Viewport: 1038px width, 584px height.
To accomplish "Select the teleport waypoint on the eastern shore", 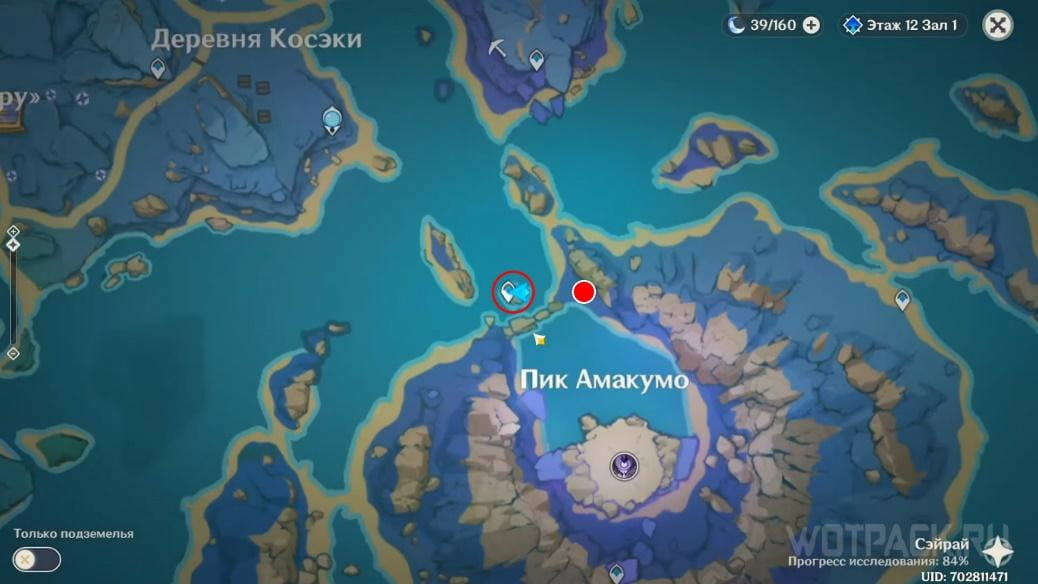I will pos(902,298).
